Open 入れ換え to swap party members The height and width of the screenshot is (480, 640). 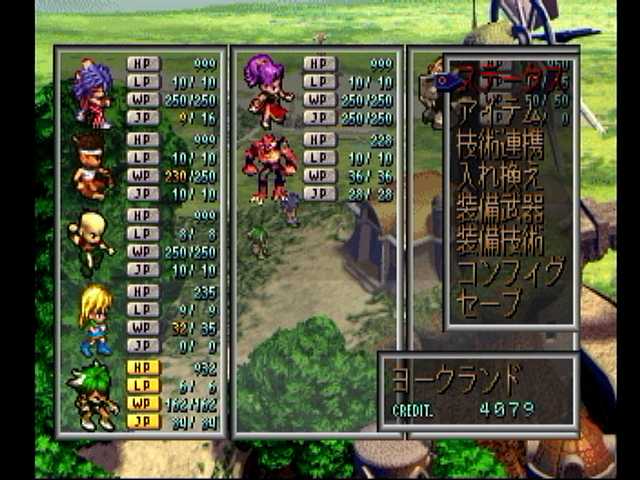pyautogui.click(x=500, y=180)
